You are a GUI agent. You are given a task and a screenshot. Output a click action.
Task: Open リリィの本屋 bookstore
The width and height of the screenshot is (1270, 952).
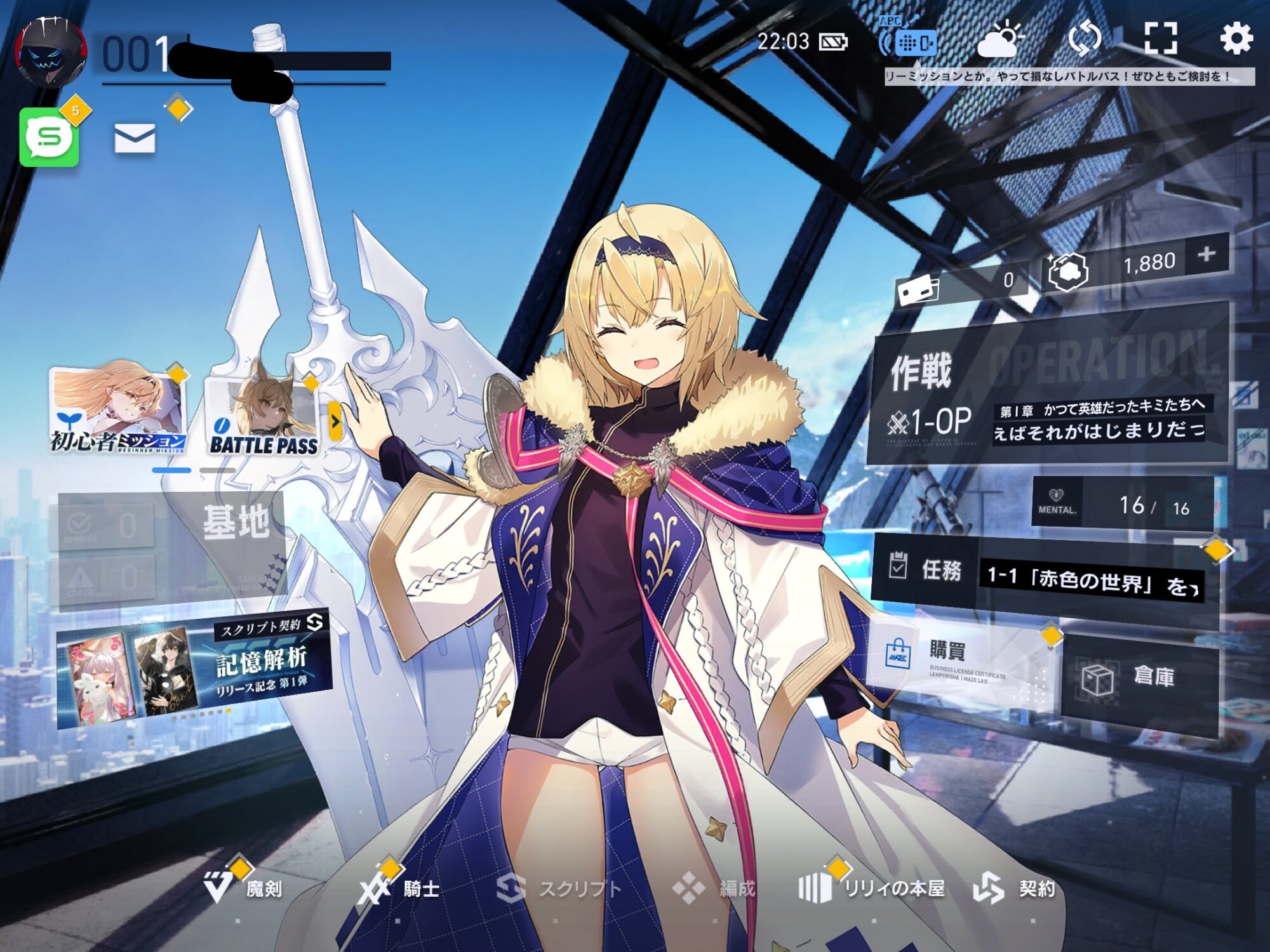pyautogui.click(x=873, y=889)
